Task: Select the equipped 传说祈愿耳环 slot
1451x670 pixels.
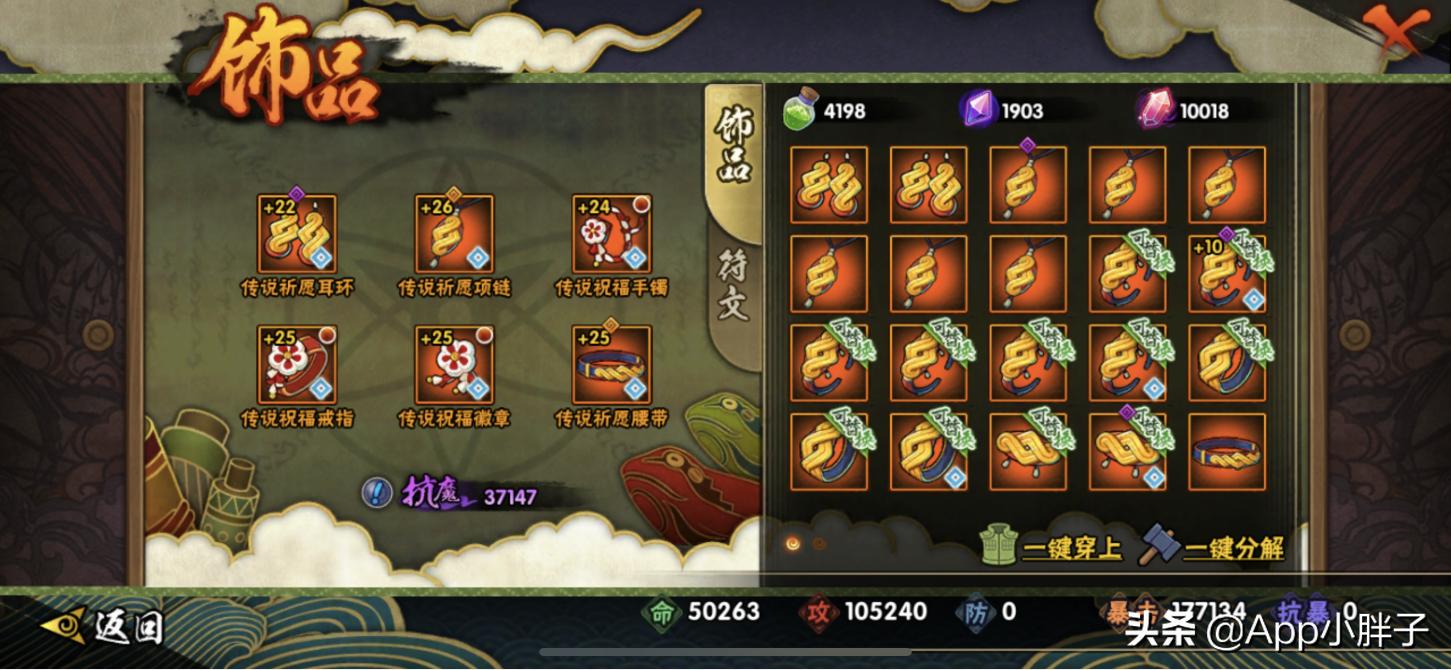Action: click(x=297, y=233)
